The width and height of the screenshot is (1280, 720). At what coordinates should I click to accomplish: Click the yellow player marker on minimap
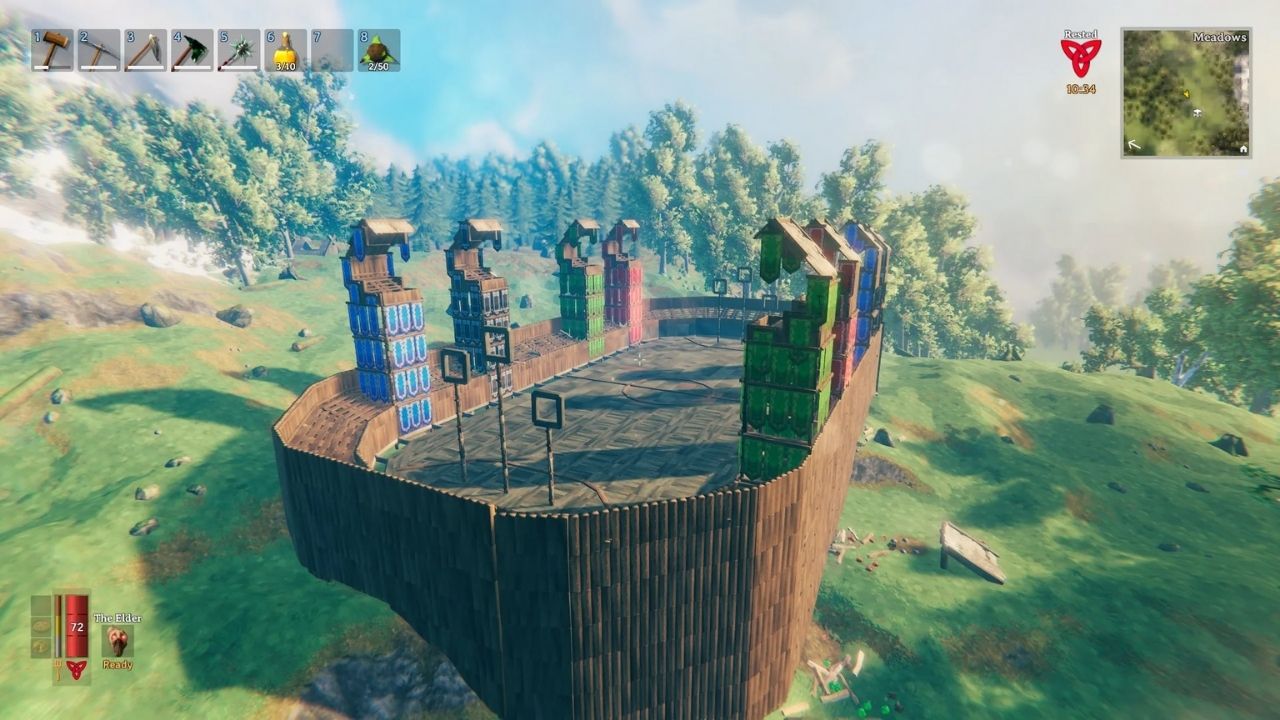(1186, 94)
